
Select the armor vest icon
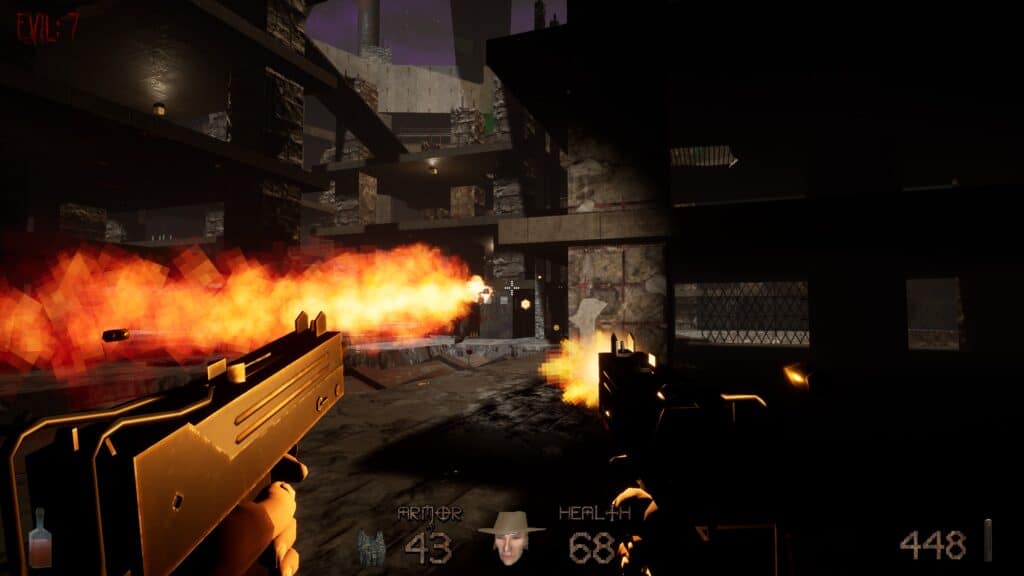pyautogui.click(x=372, y=546)
